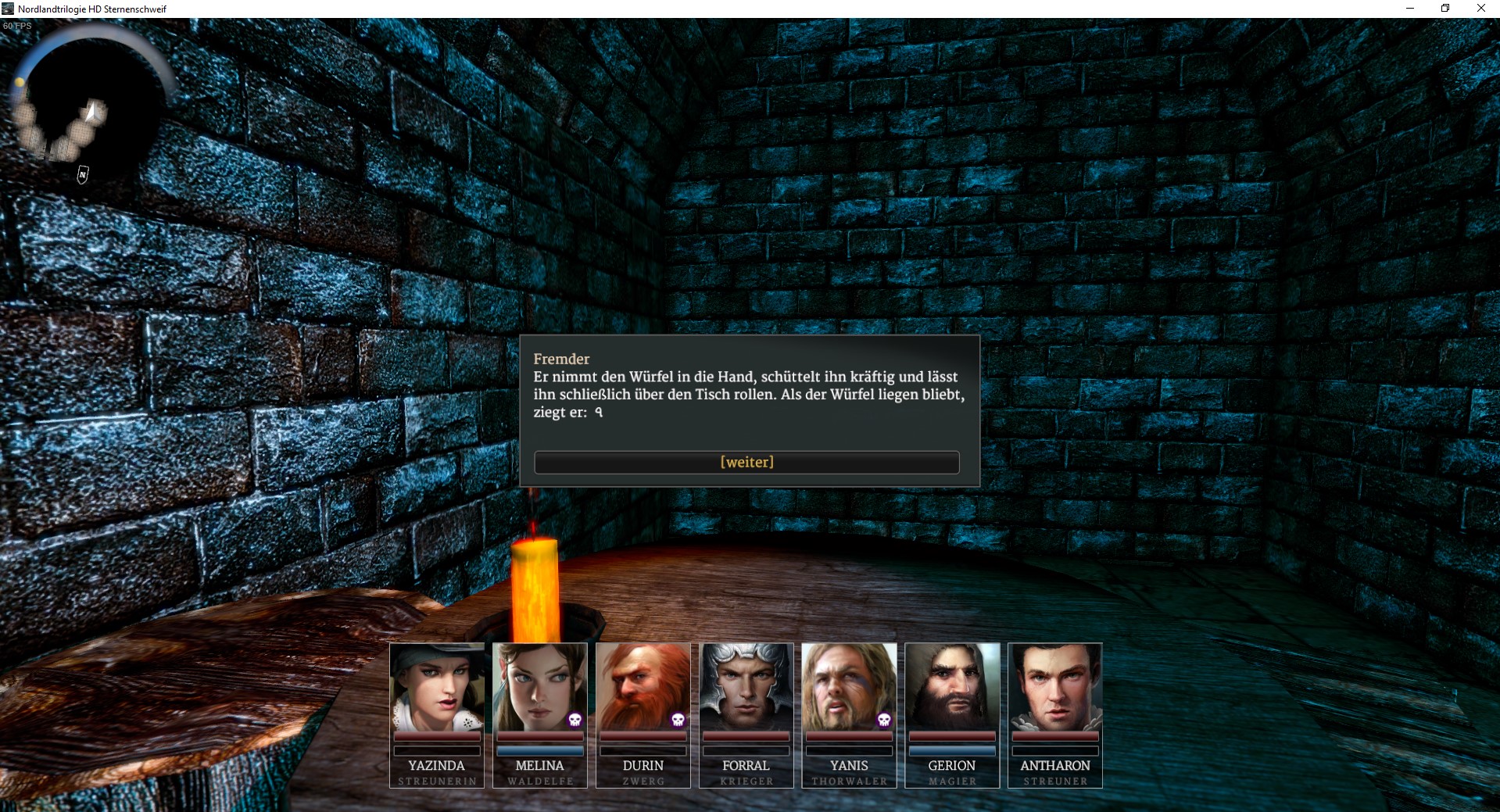This screenshot has height=812, width=1500.
Task: Pick Forral the Krieger portrait
Action: (746, 687)
